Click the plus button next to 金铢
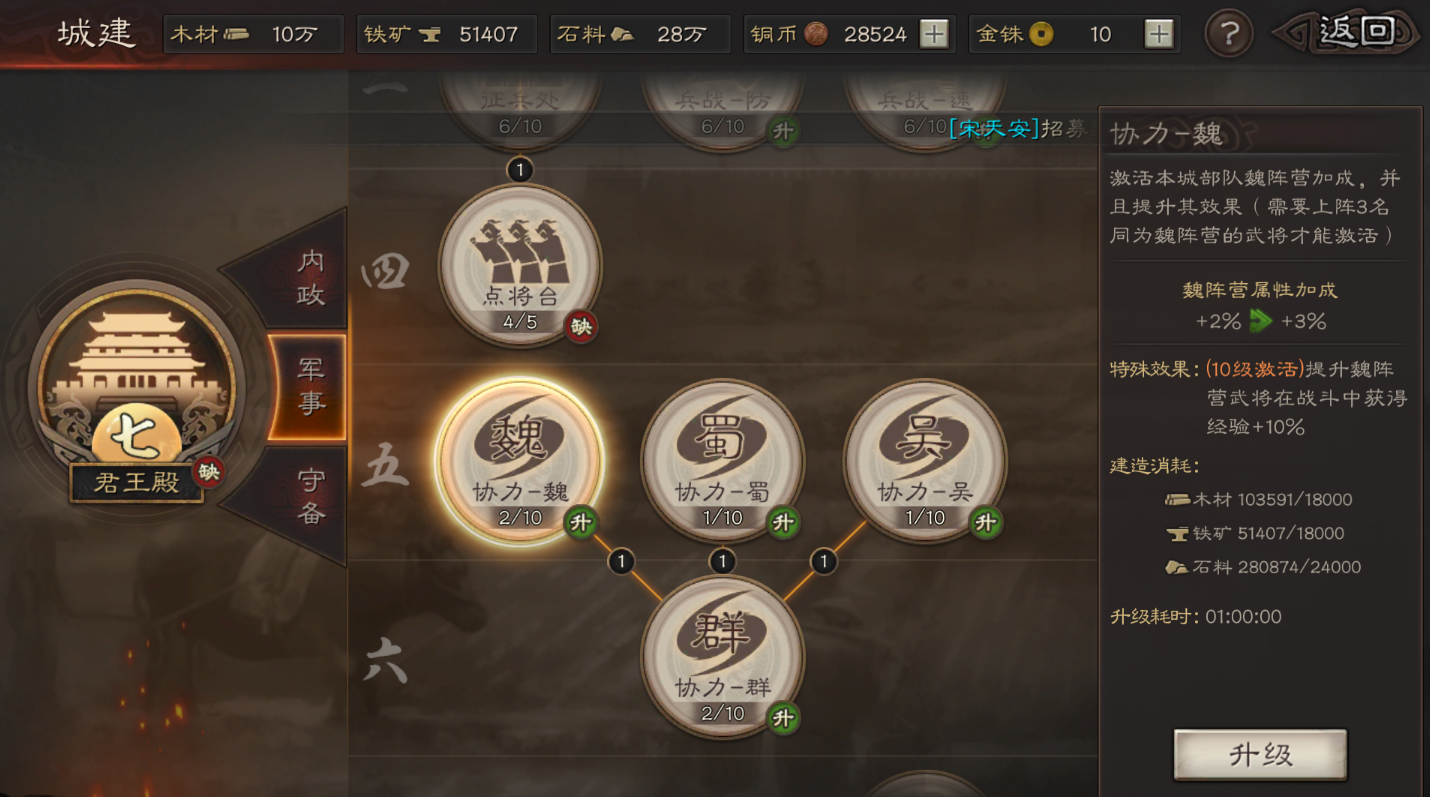This screenshot has width=1430, height=797. [x=1157, y=33]
